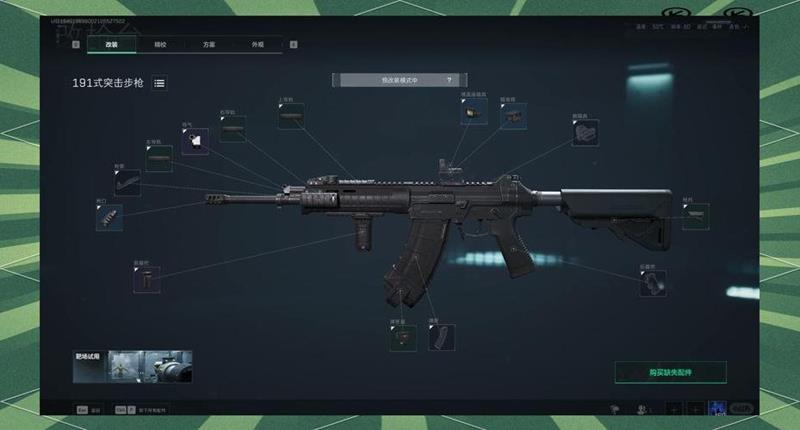Choose the magazine slot (弹匣)
The image size is (800, 430).
441,337
